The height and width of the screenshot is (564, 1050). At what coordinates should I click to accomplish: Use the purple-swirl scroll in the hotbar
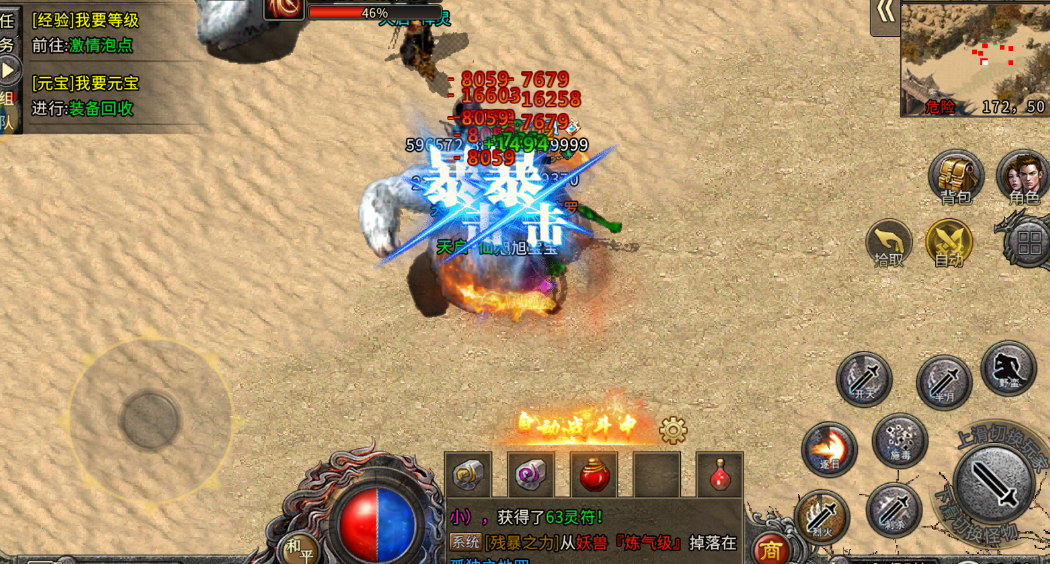click(531, 474)
